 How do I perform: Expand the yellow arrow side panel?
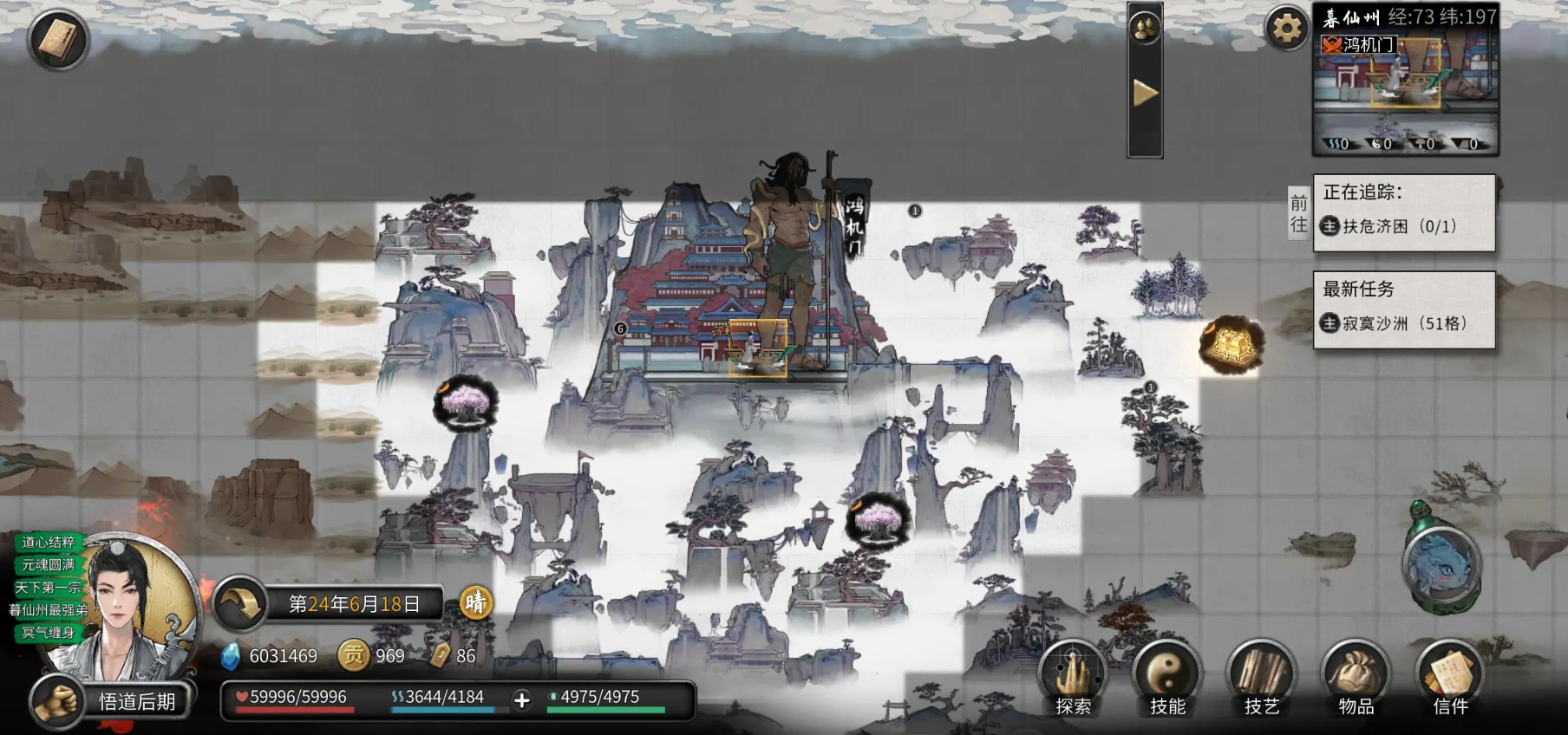click(1145, 94)
